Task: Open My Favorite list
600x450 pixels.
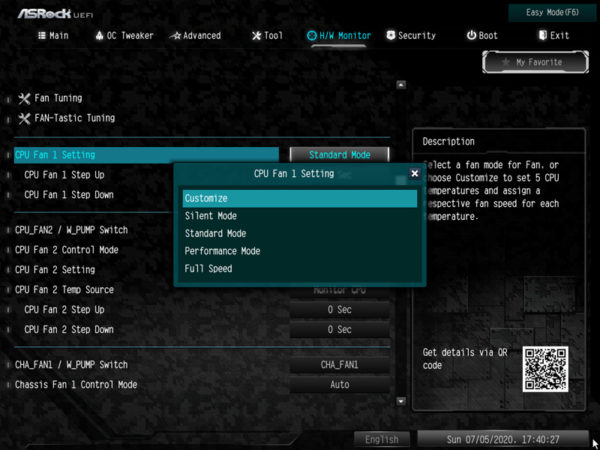Action: click(x=538, y=62)
